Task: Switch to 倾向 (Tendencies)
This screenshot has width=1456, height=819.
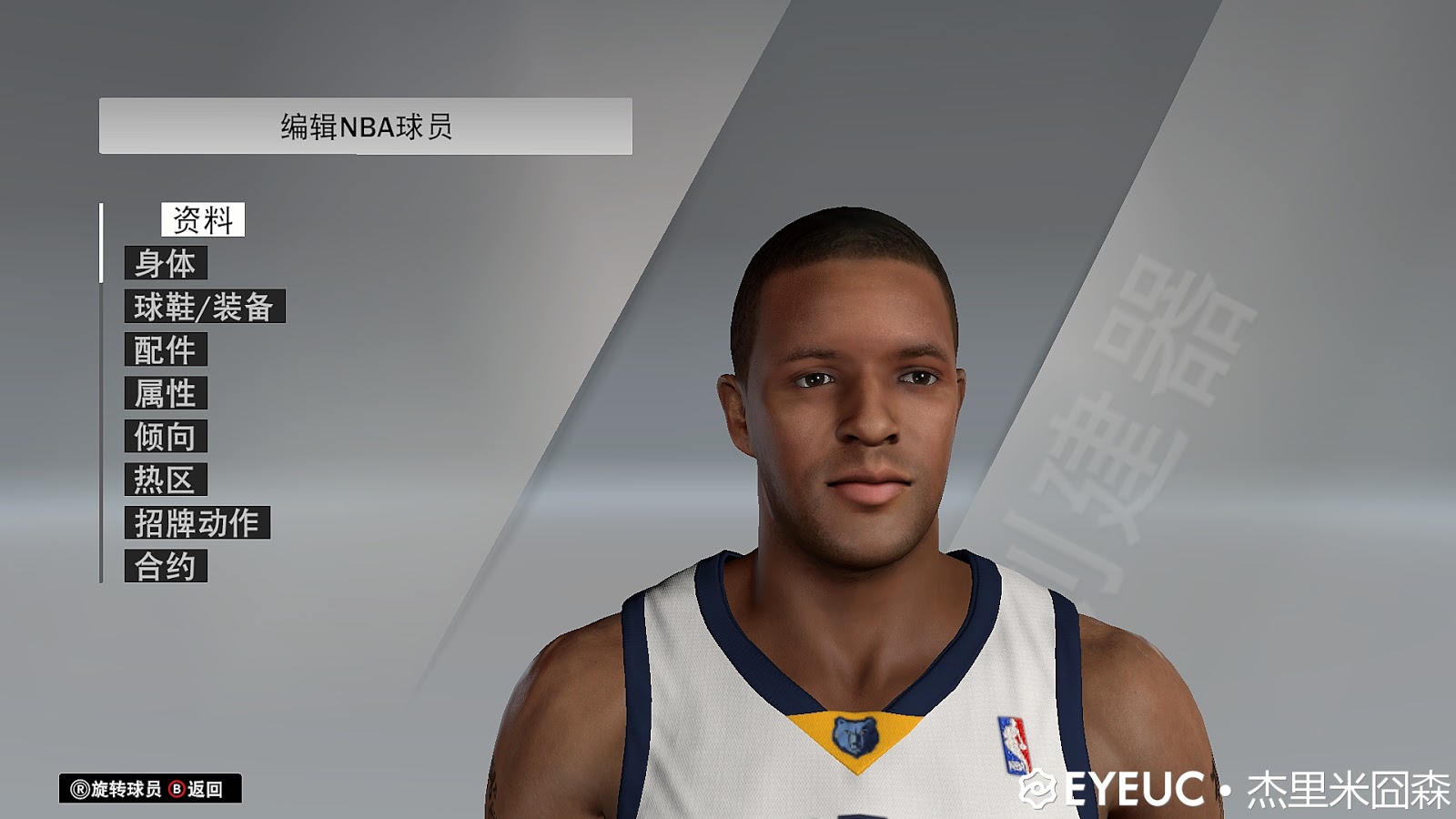Action: pyautogui.click(x=166, y=437)
